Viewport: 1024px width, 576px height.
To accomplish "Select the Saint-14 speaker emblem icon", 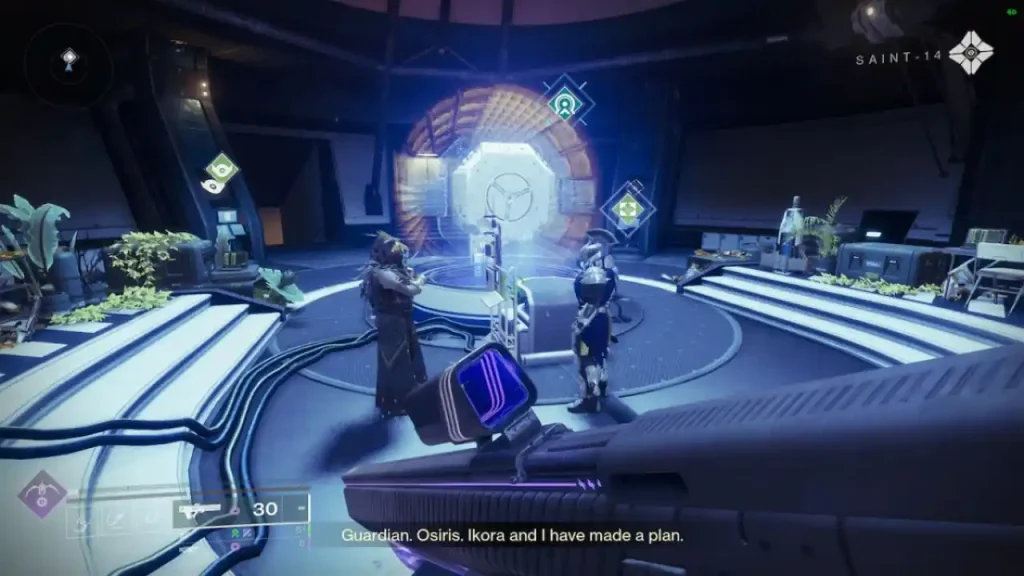I will coord(970,53).
